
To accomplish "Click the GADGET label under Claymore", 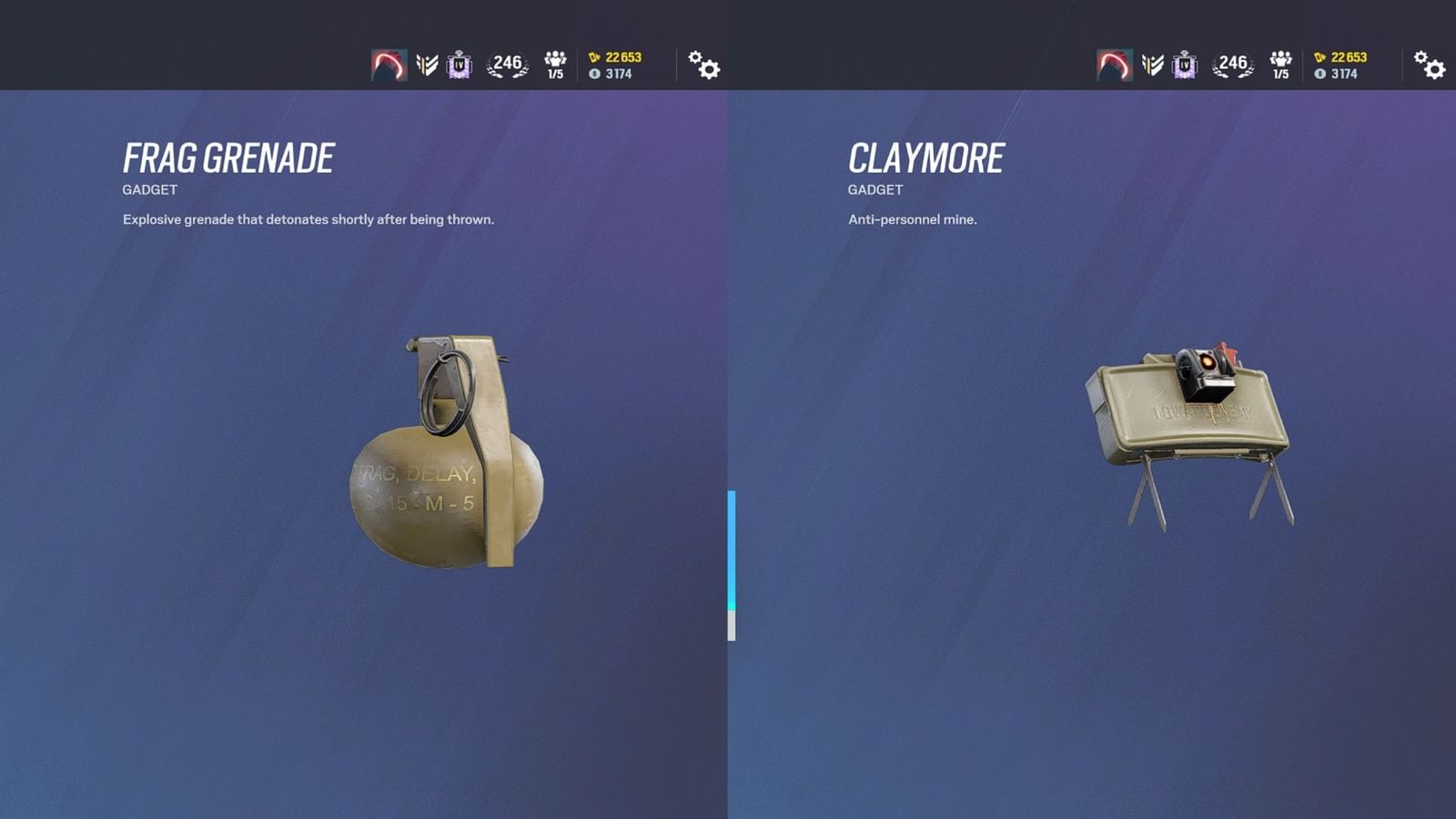I will [875, 190].
